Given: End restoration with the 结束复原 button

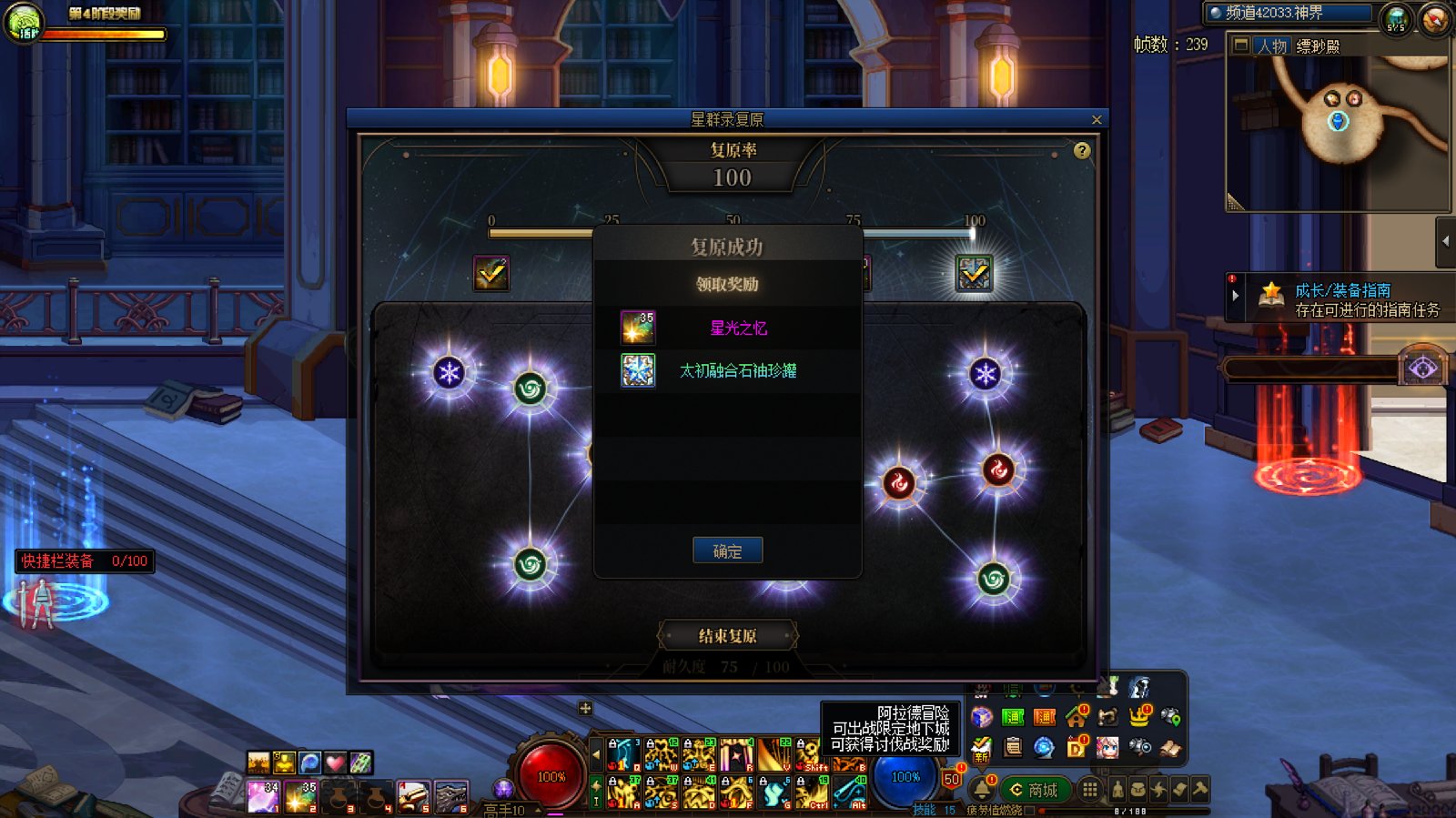Looking at the screenshot, I should 727,635.
